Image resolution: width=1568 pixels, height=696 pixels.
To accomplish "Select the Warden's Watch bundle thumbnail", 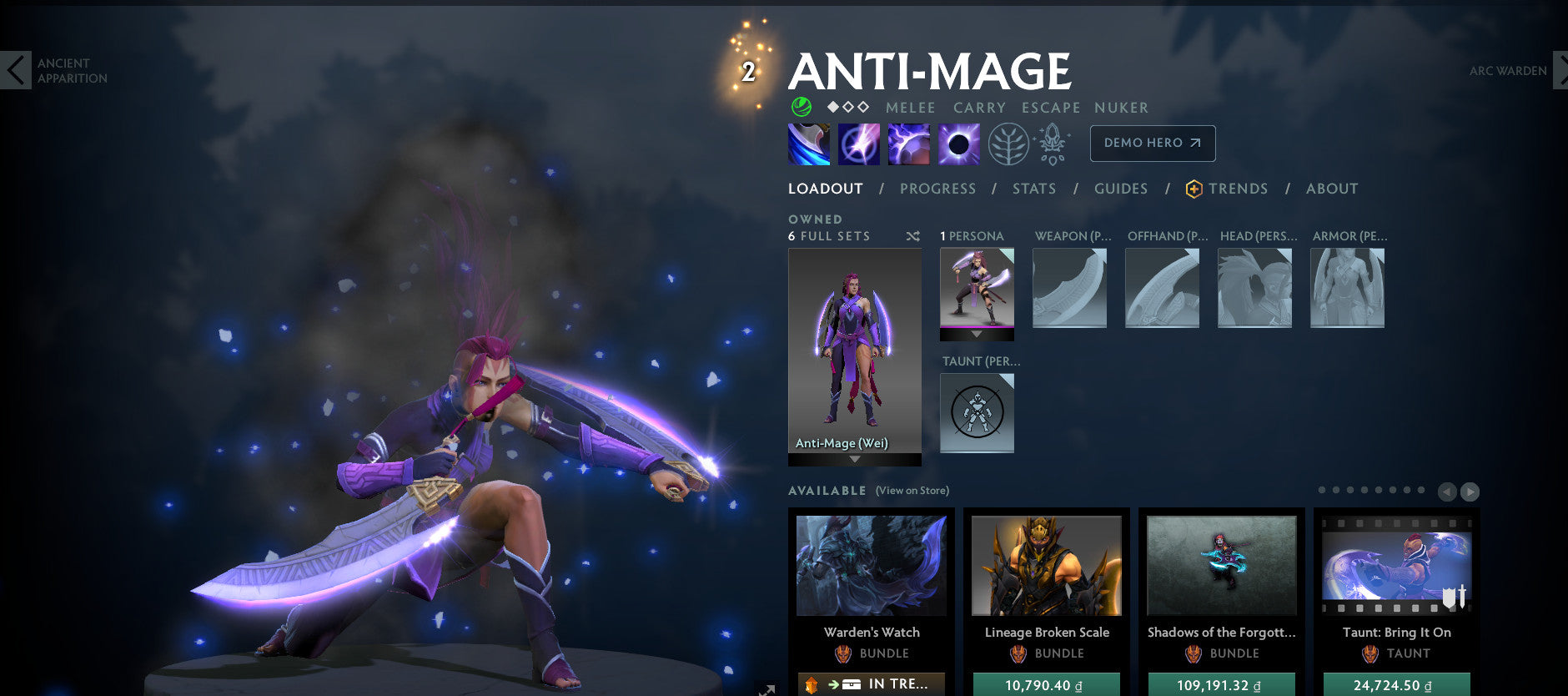I will click(871, 566).
